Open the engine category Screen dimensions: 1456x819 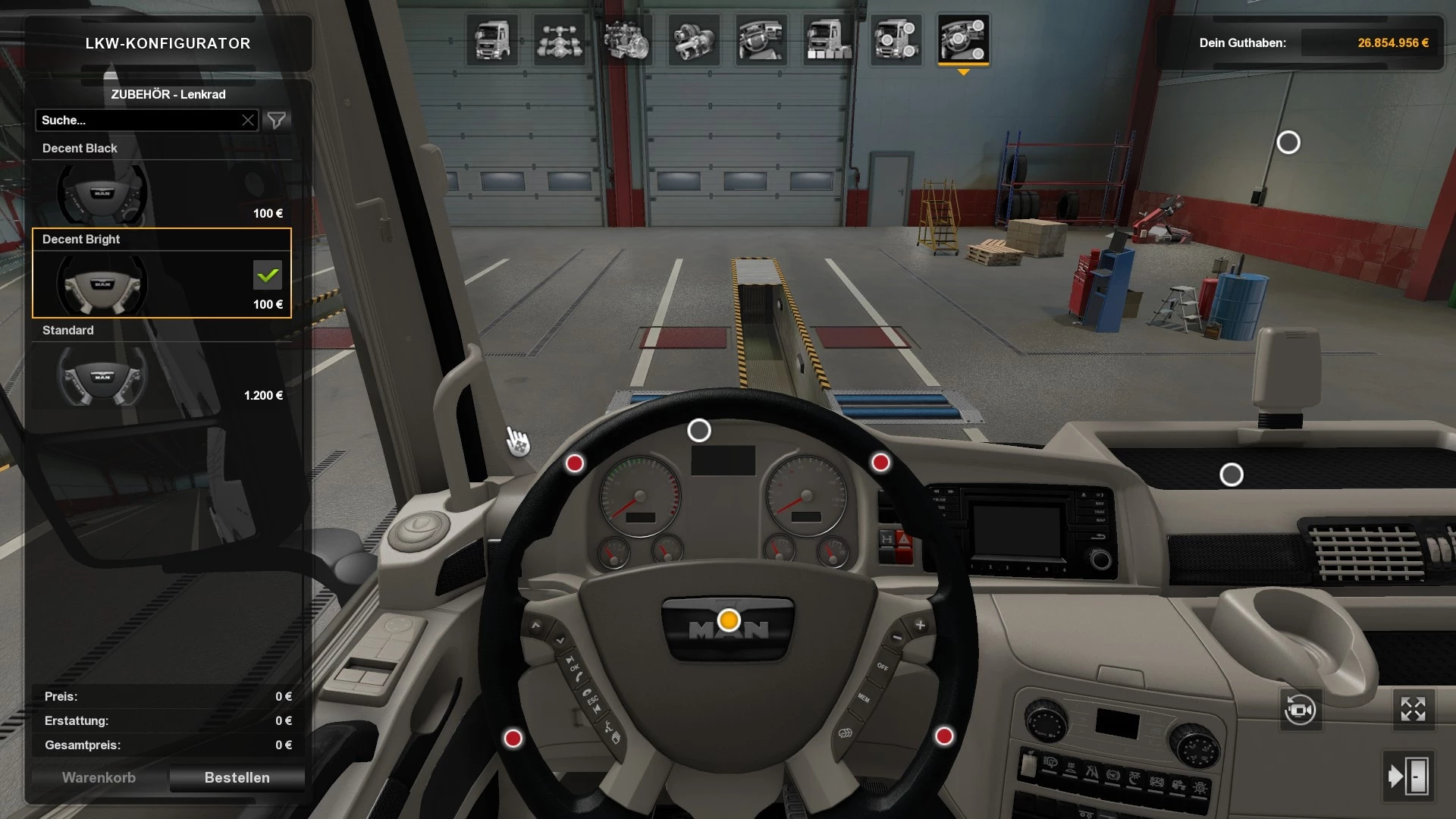point(626,39)
